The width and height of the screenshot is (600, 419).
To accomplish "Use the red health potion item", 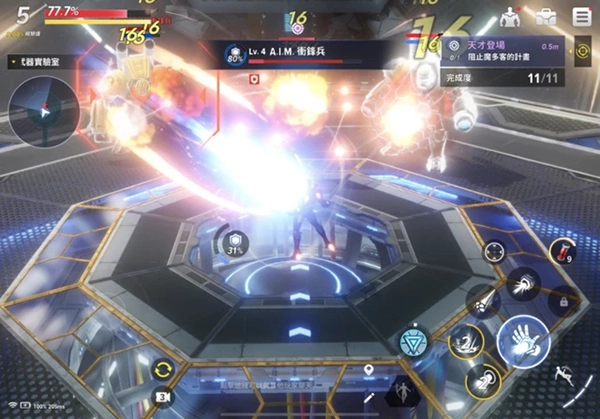I will (562, 254).
